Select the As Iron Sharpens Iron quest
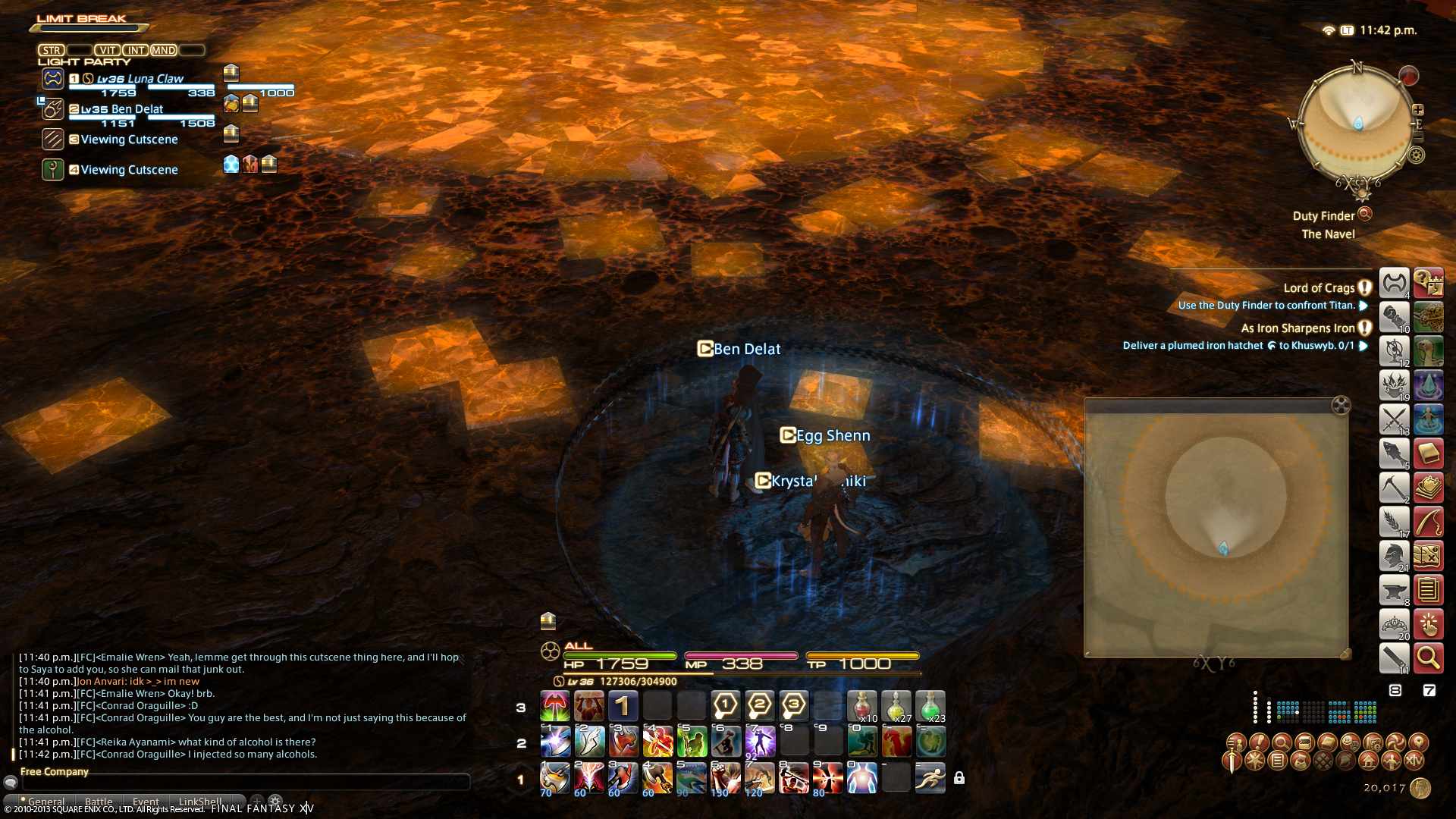The image size is (1456, 819). (x=1298, y=328)
